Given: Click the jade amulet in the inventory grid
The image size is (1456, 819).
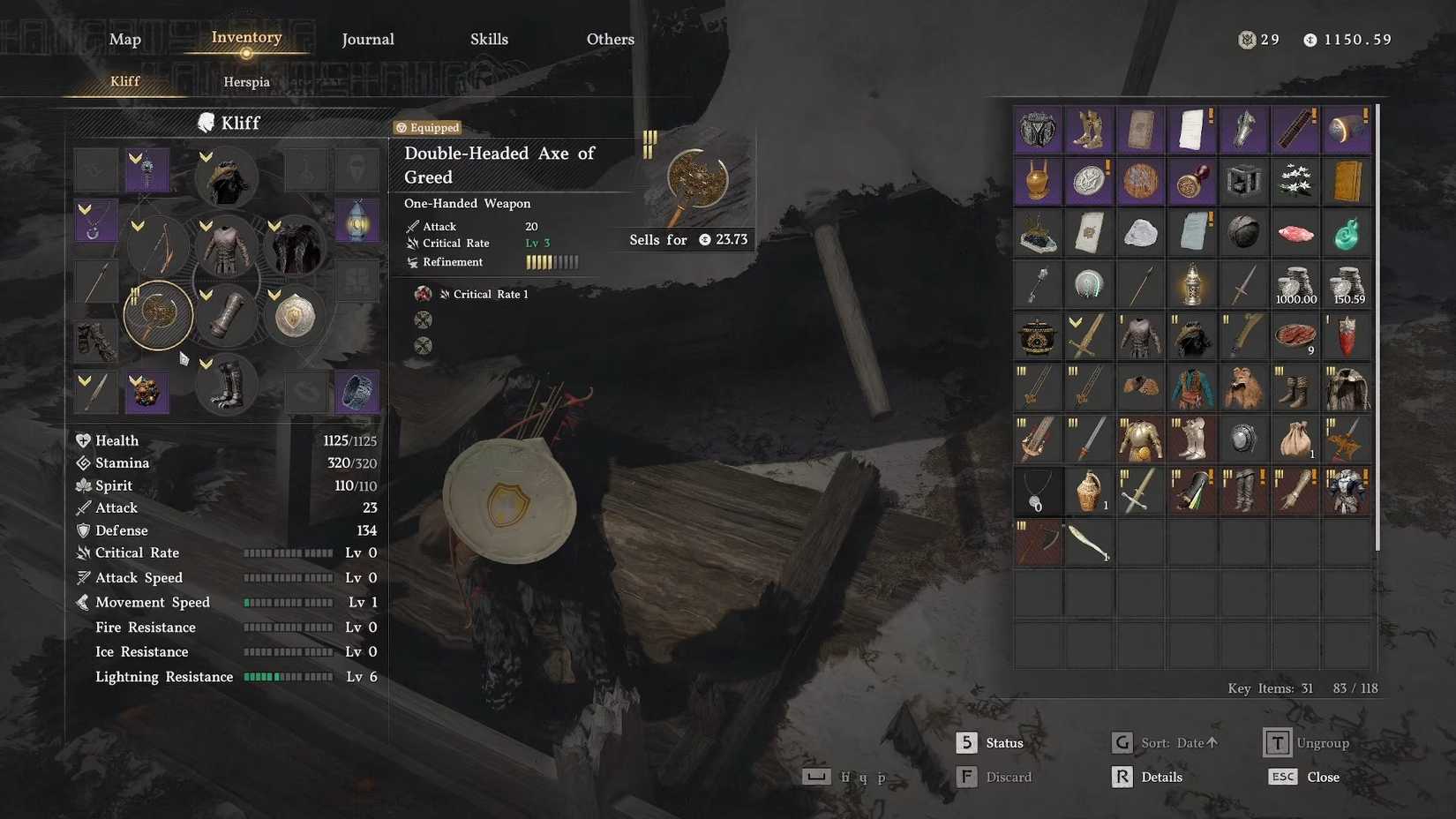Looking at the screenshot, I should [x=1347, y=232].
